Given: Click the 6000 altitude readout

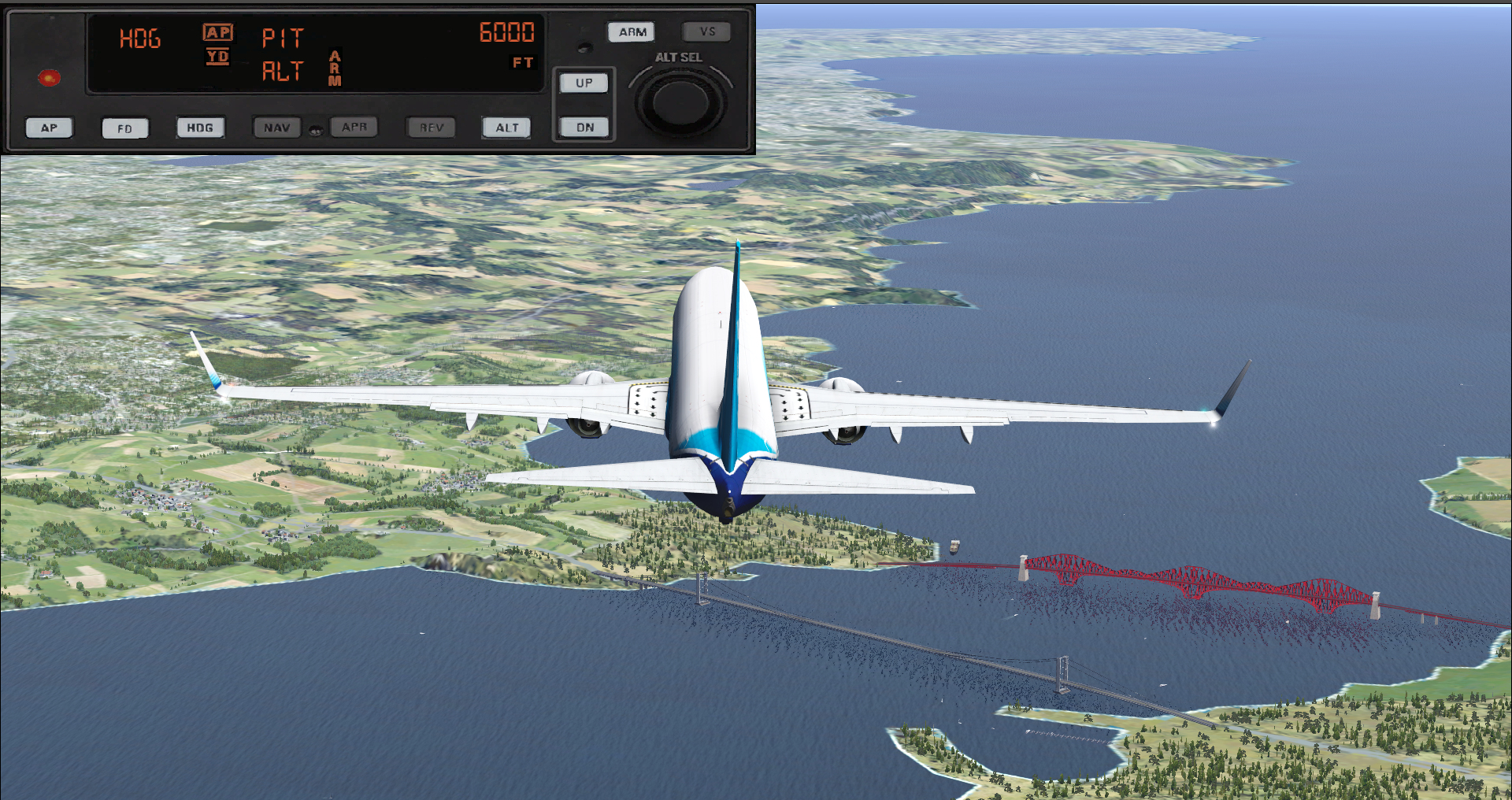Looking at the screenshot, I should click(508, 32).
